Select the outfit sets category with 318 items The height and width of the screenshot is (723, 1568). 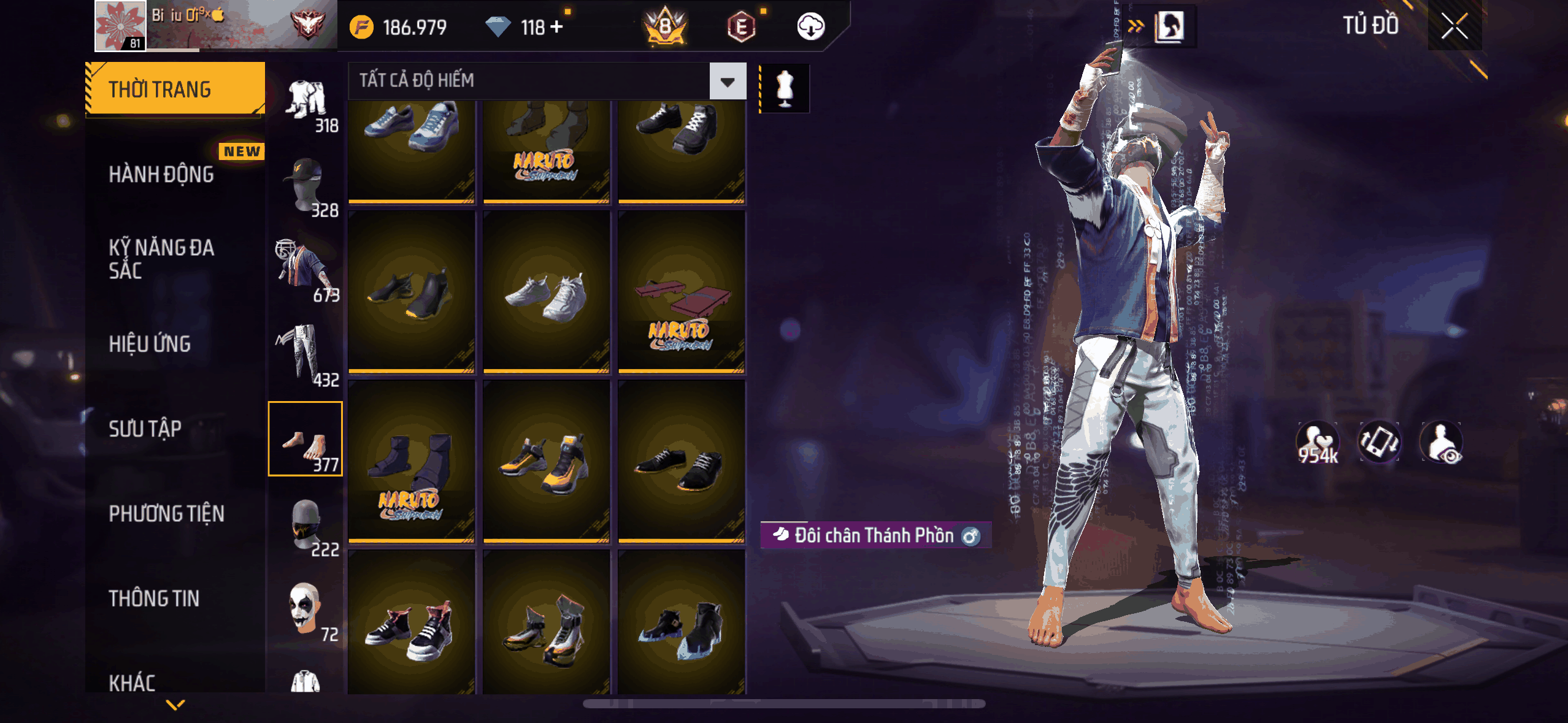[307, 103]
